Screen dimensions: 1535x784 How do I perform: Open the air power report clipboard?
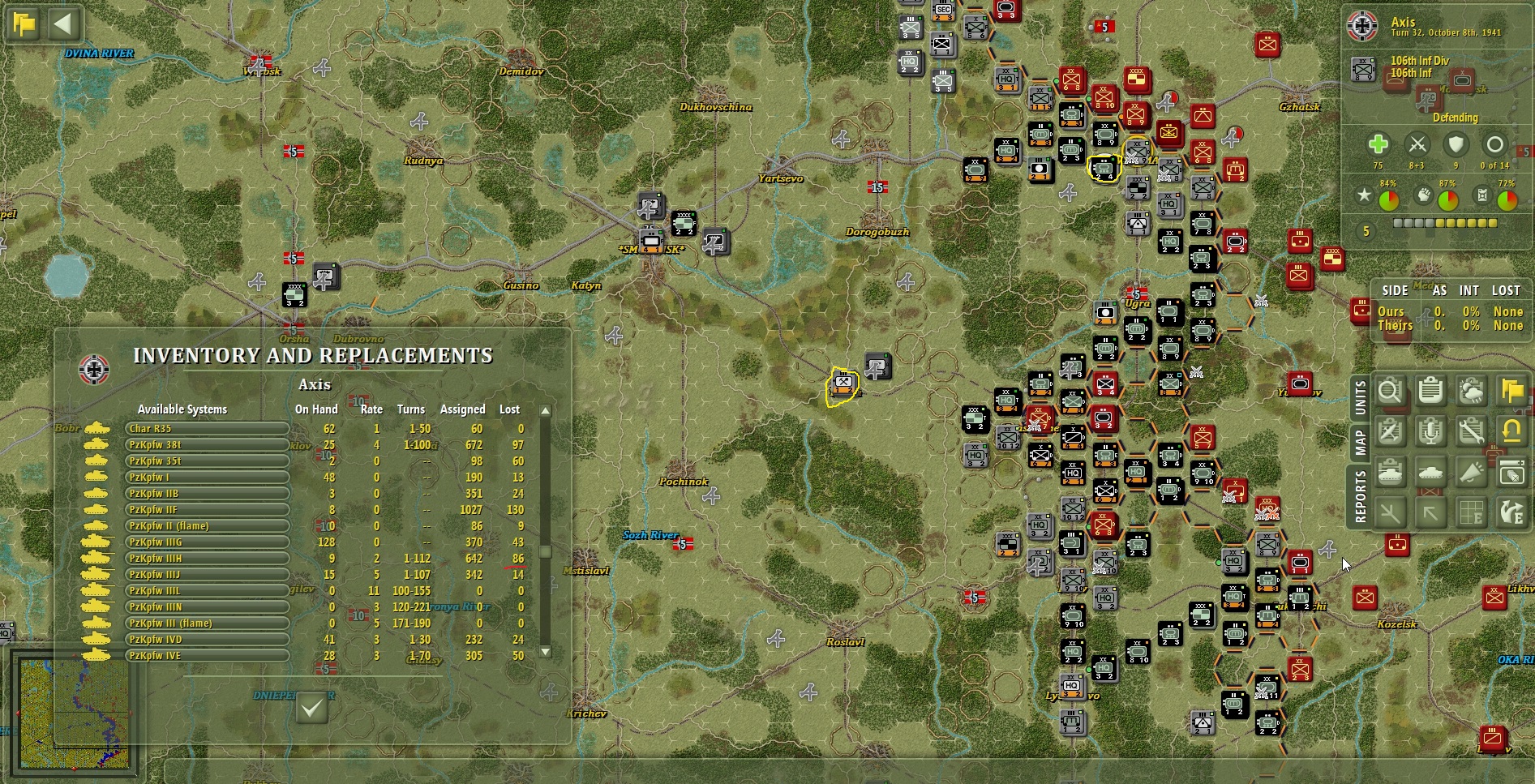pos(1390,431)
